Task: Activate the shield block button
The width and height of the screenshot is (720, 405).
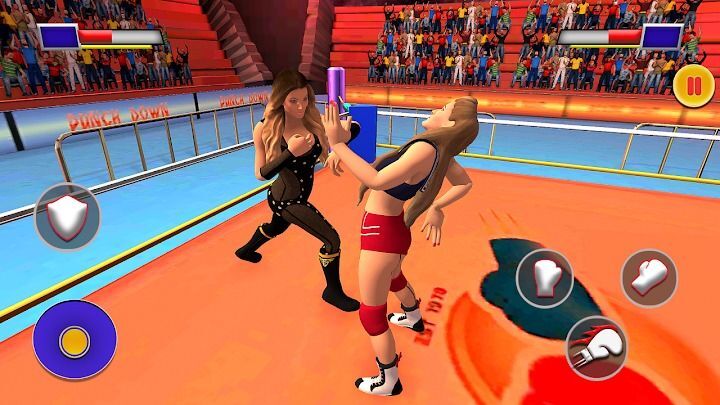Action: click(67, 216)
